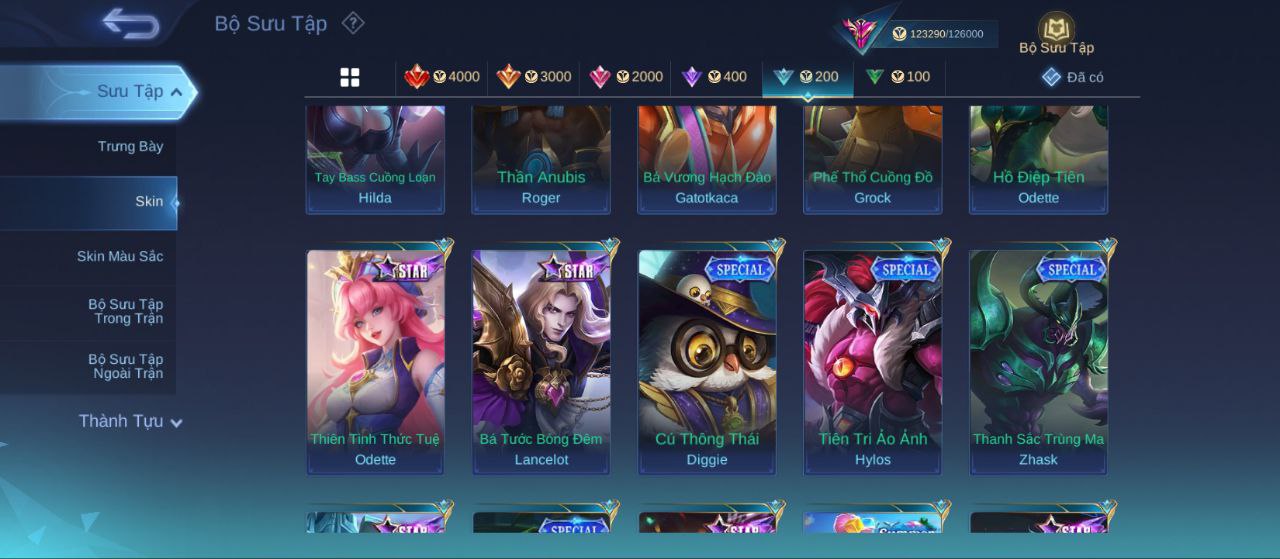Toggle the Đã có owned filter

1073,77
